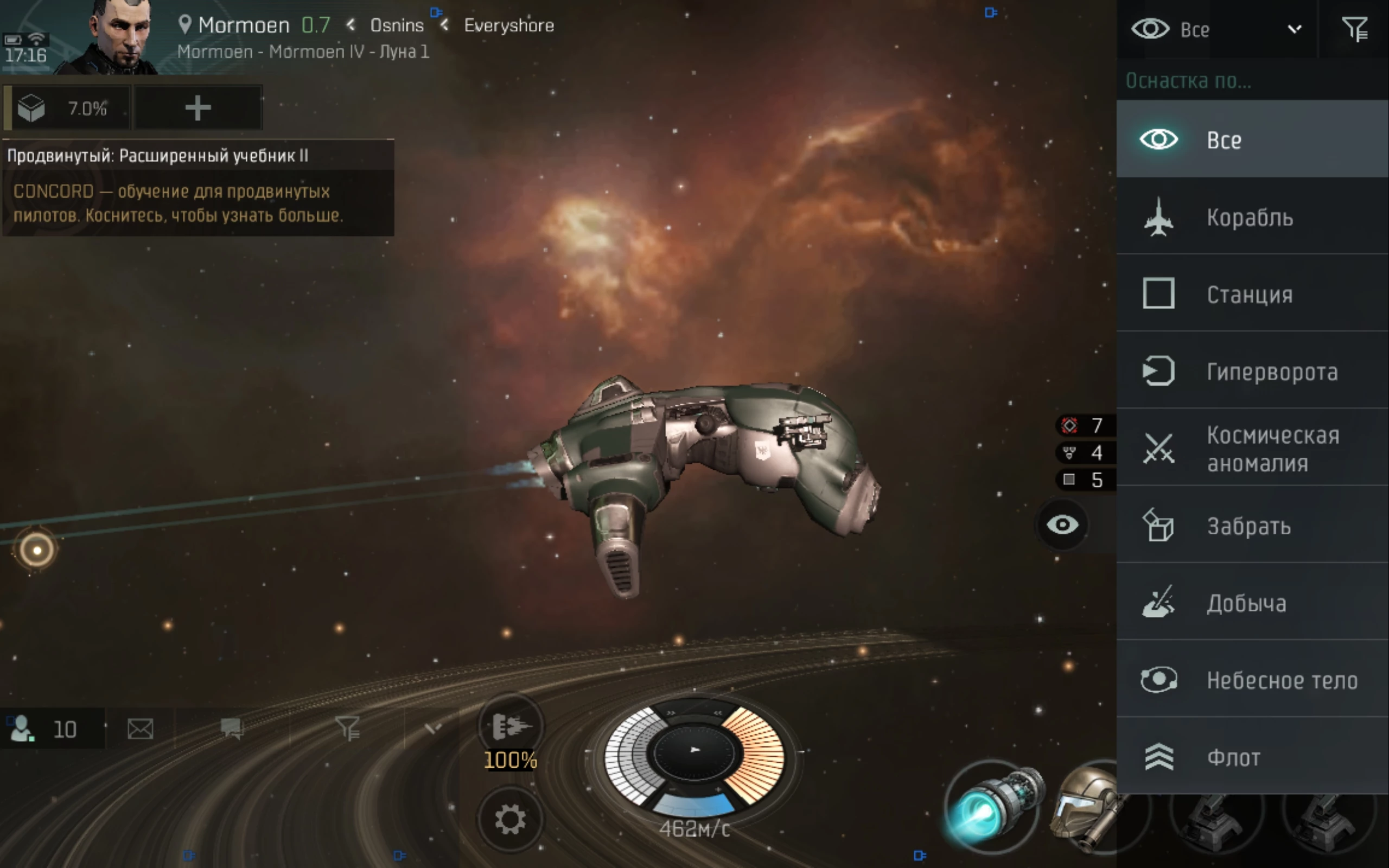Viewport: 1389px width, 868px height.
Task: Switch overview to Небесное тело
Action: (x=1251, y=680)
